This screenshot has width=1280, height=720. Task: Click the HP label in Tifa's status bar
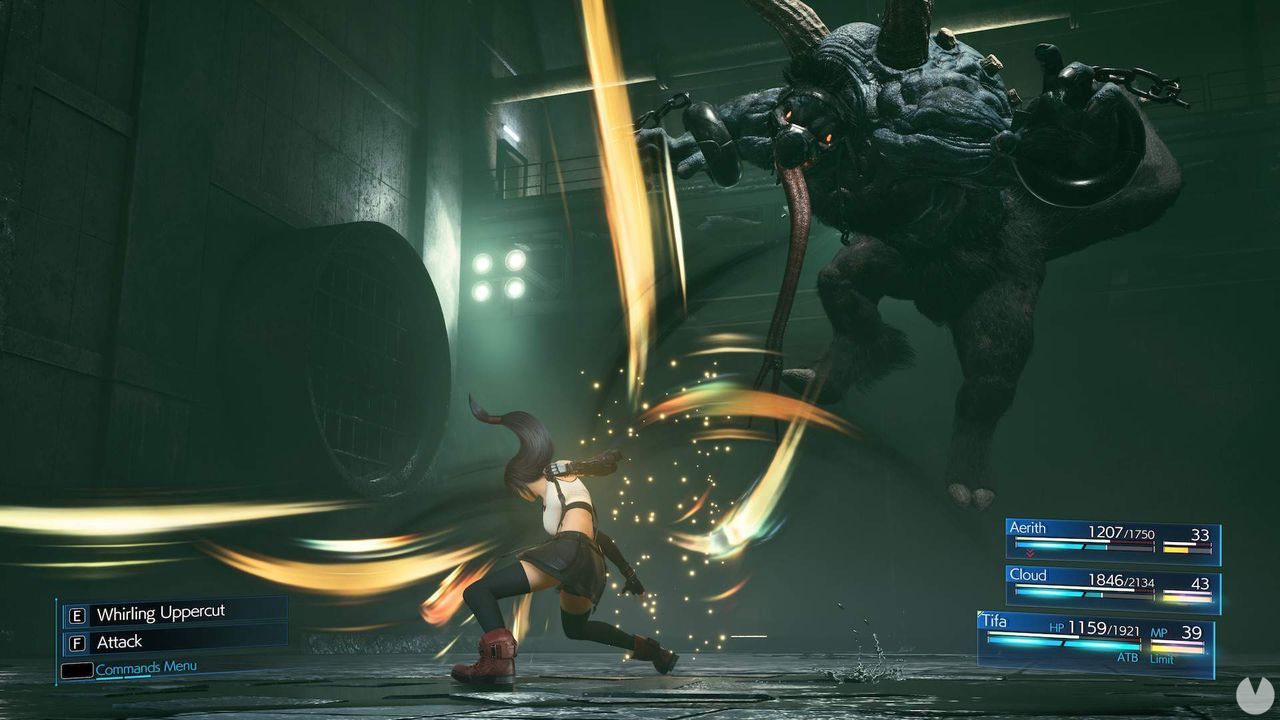[1058, 627]
